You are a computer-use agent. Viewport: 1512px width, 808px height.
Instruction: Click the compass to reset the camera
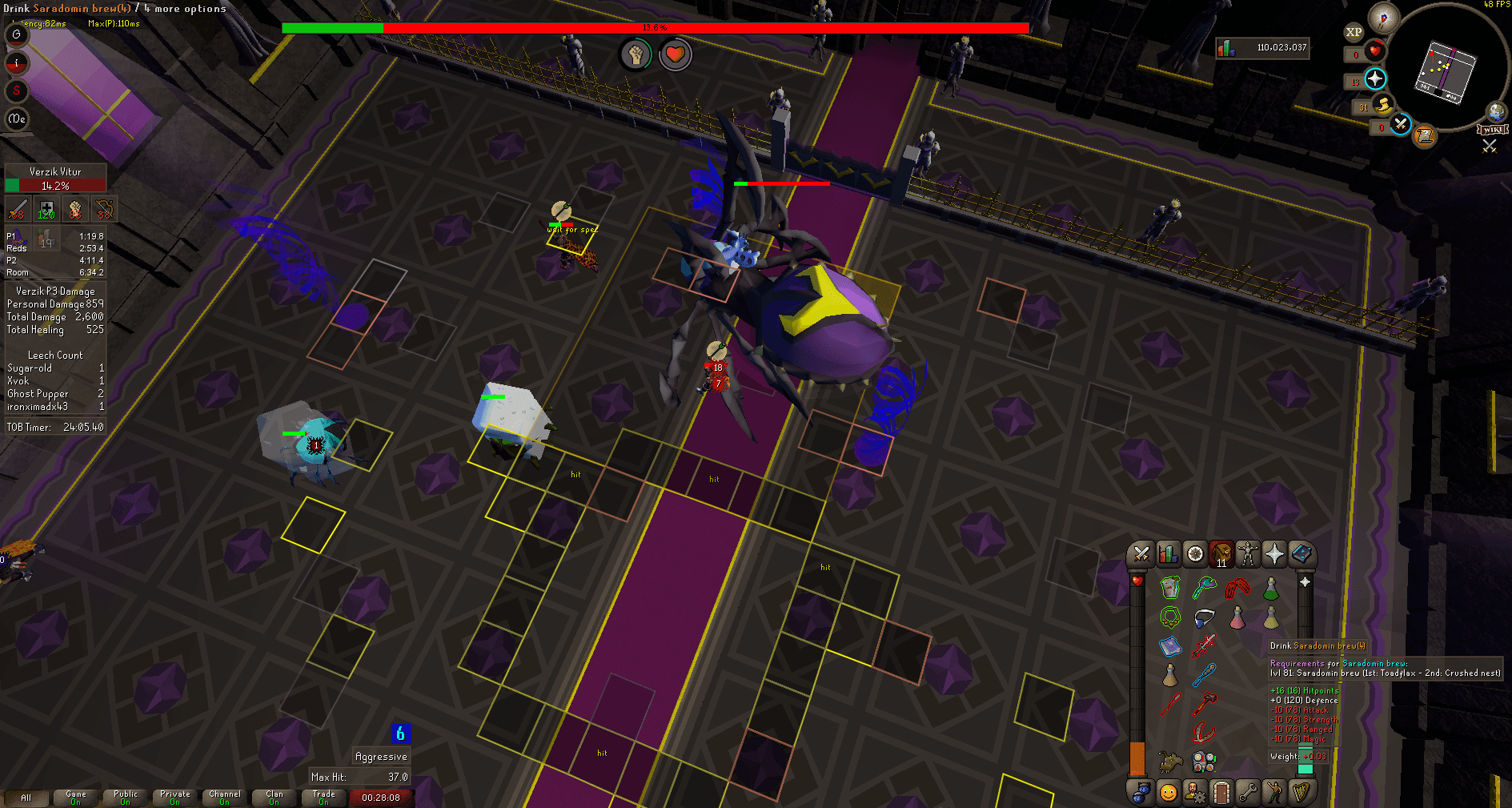1382,18
